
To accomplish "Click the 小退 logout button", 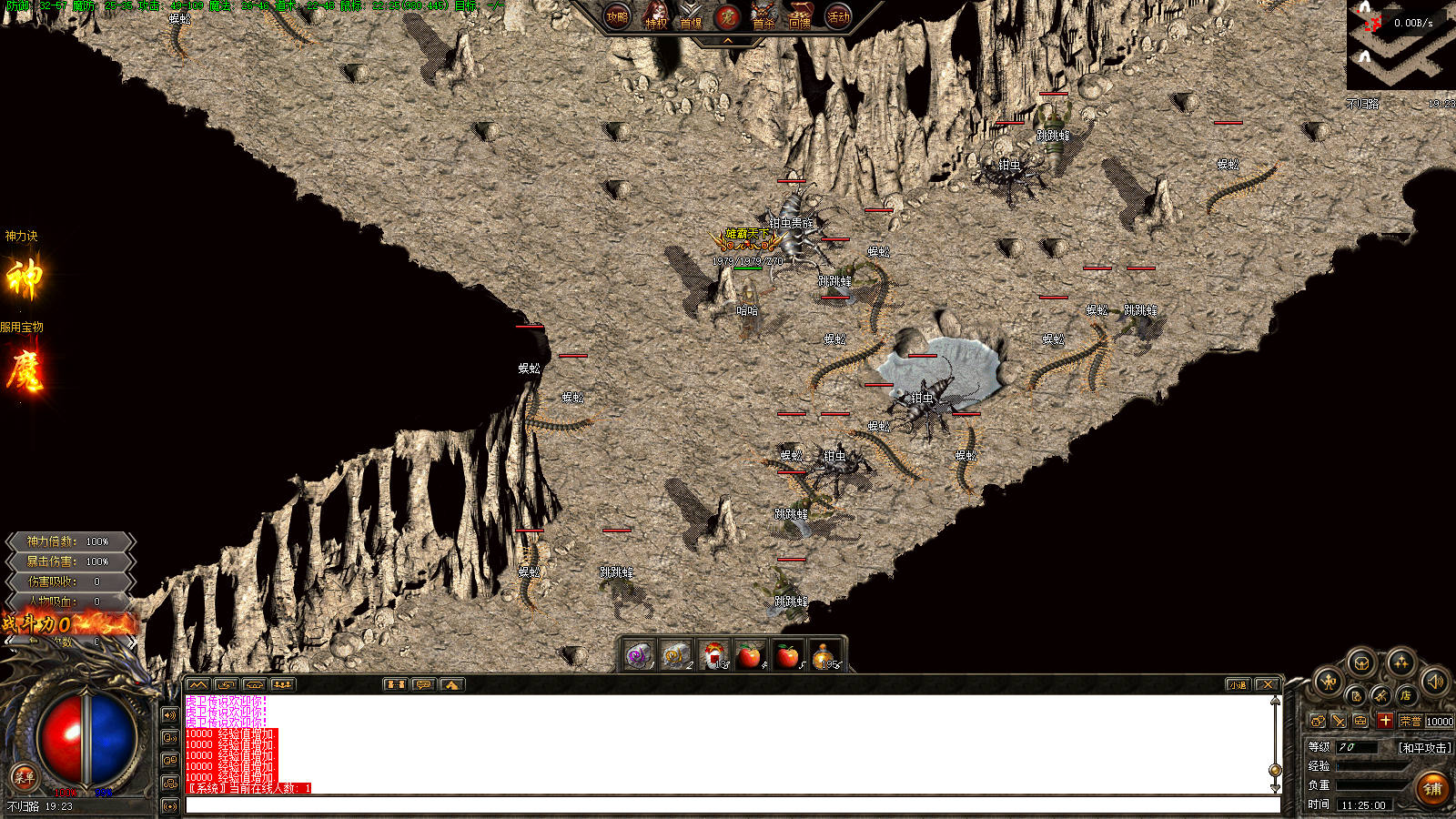I will pos(1238,684).
